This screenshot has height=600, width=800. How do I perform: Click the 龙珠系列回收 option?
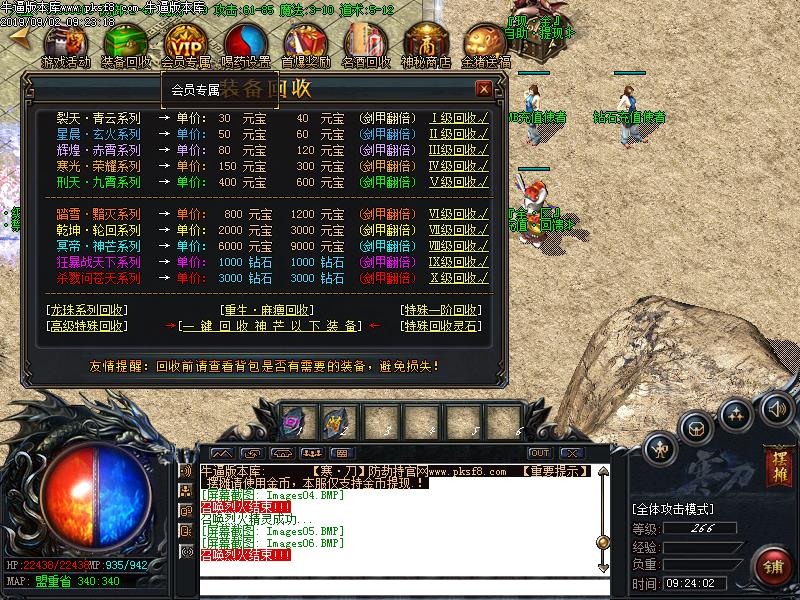click(87, 309)
